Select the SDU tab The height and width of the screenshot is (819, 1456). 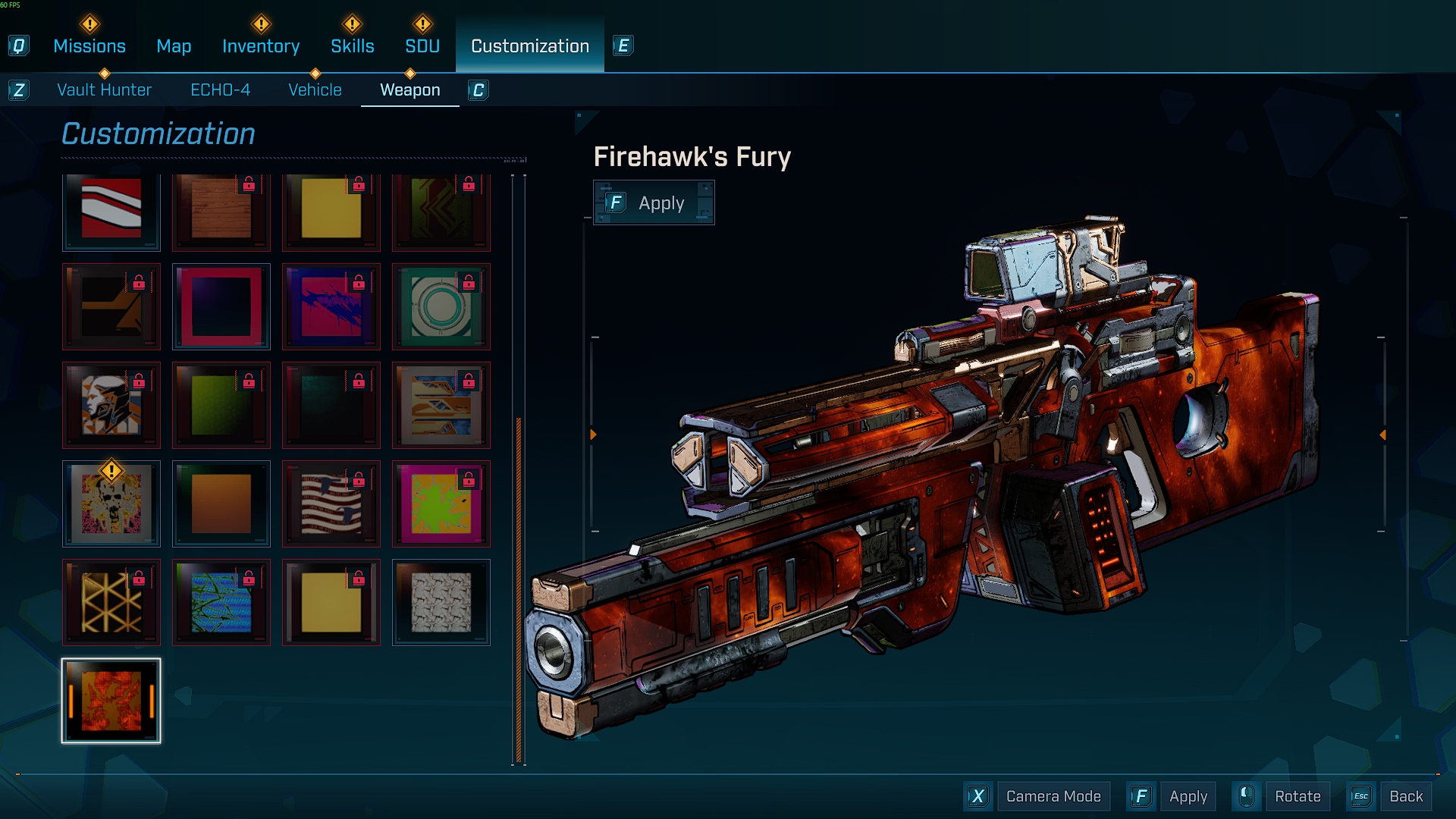point(422,46)
